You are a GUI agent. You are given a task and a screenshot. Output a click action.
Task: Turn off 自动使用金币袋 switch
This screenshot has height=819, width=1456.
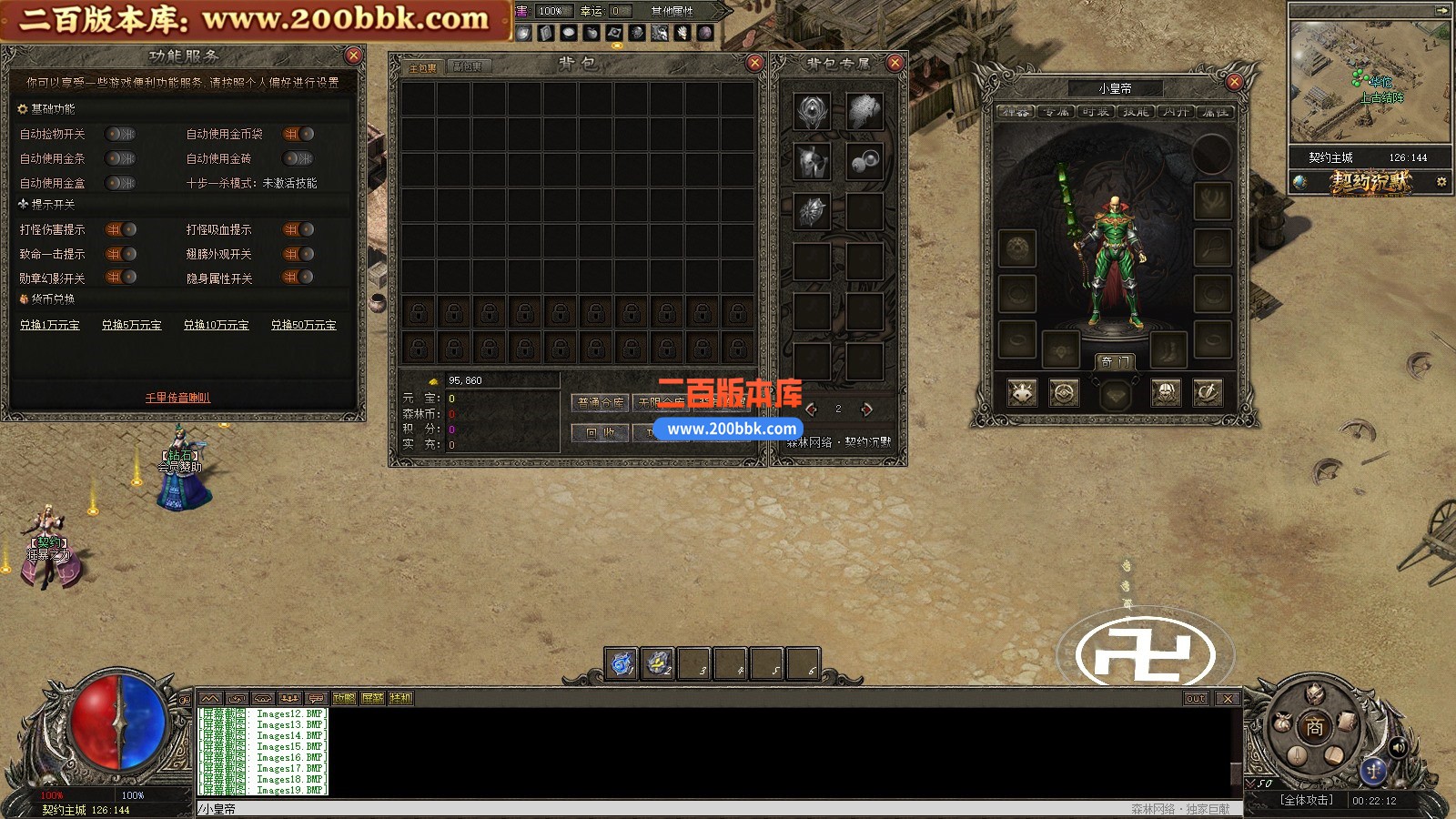(x=298, y=134)
